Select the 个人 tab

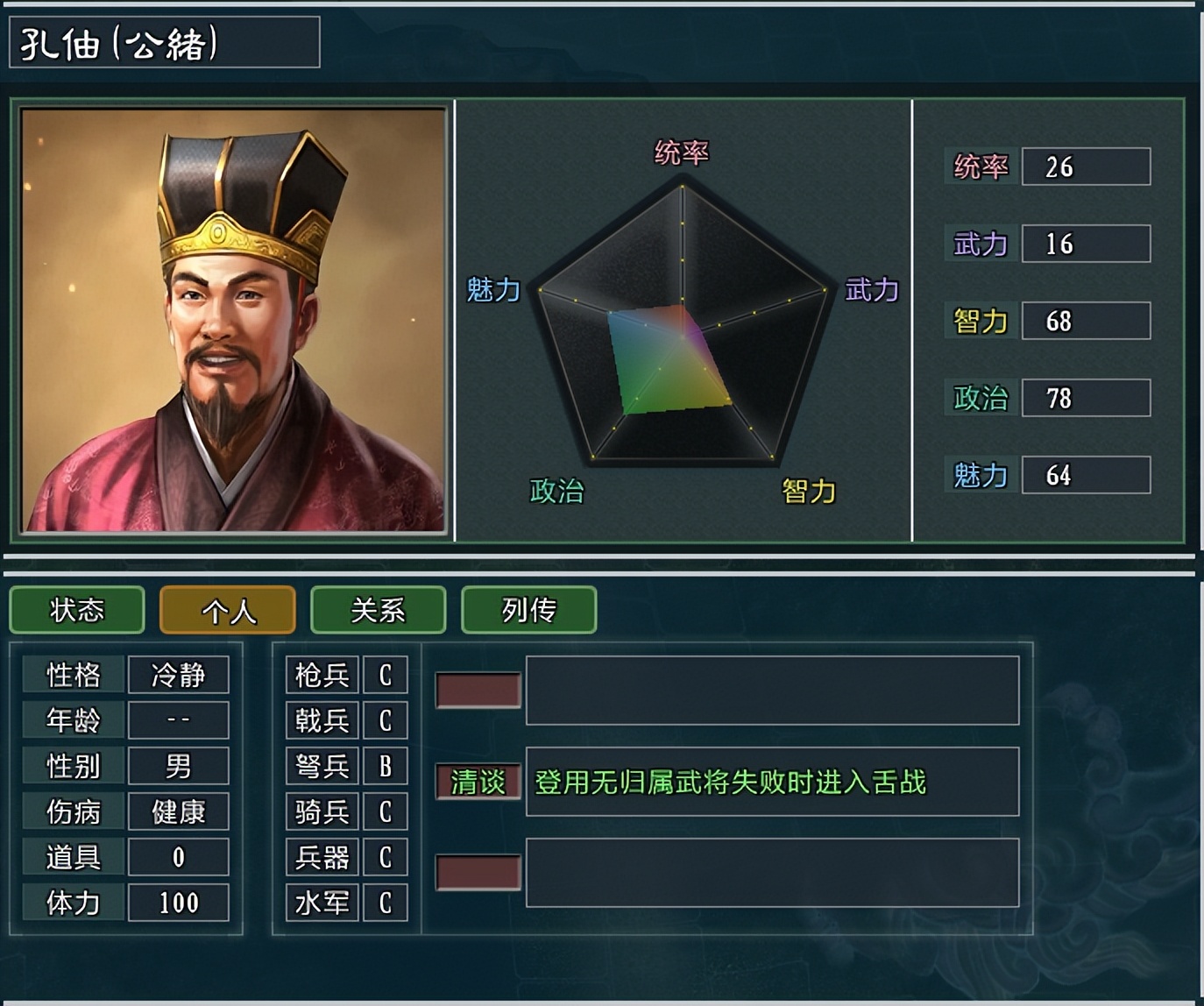pos(225,610)
